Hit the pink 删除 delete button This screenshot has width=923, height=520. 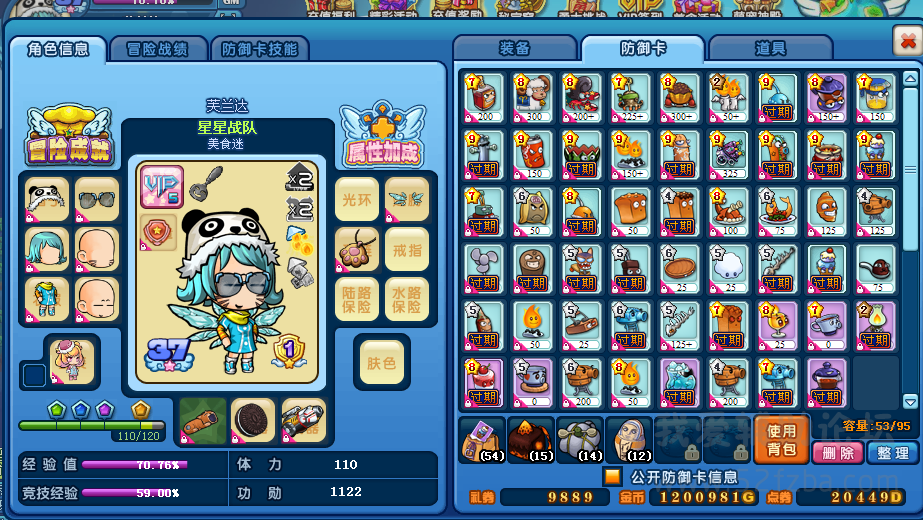(x=838, y=453)
